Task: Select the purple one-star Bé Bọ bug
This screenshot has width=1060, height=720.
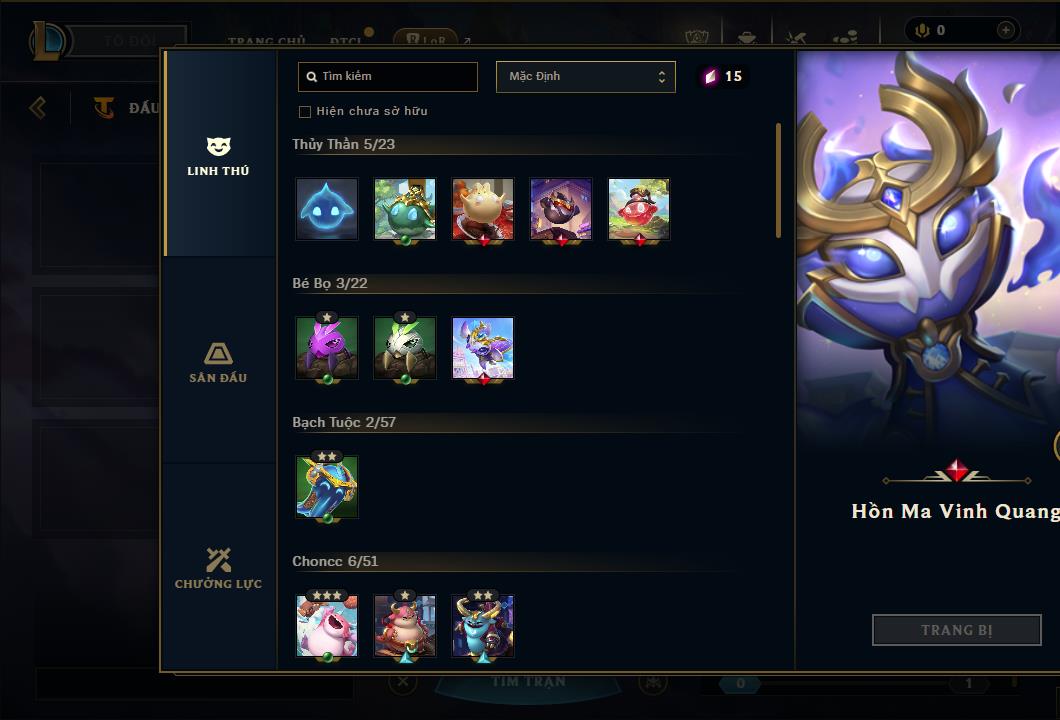Action: 327,348
